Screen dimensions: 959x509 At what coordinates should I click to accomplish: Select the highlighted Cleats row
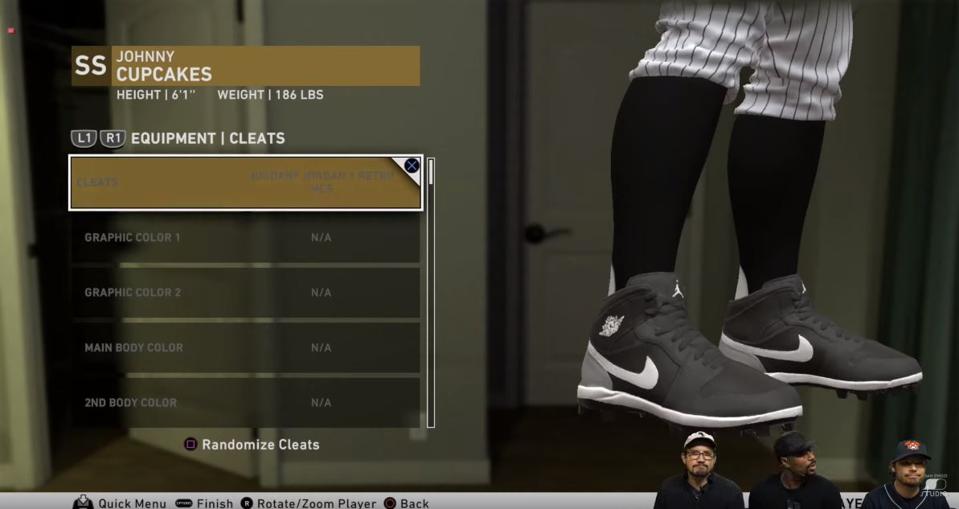click(245, 182)
